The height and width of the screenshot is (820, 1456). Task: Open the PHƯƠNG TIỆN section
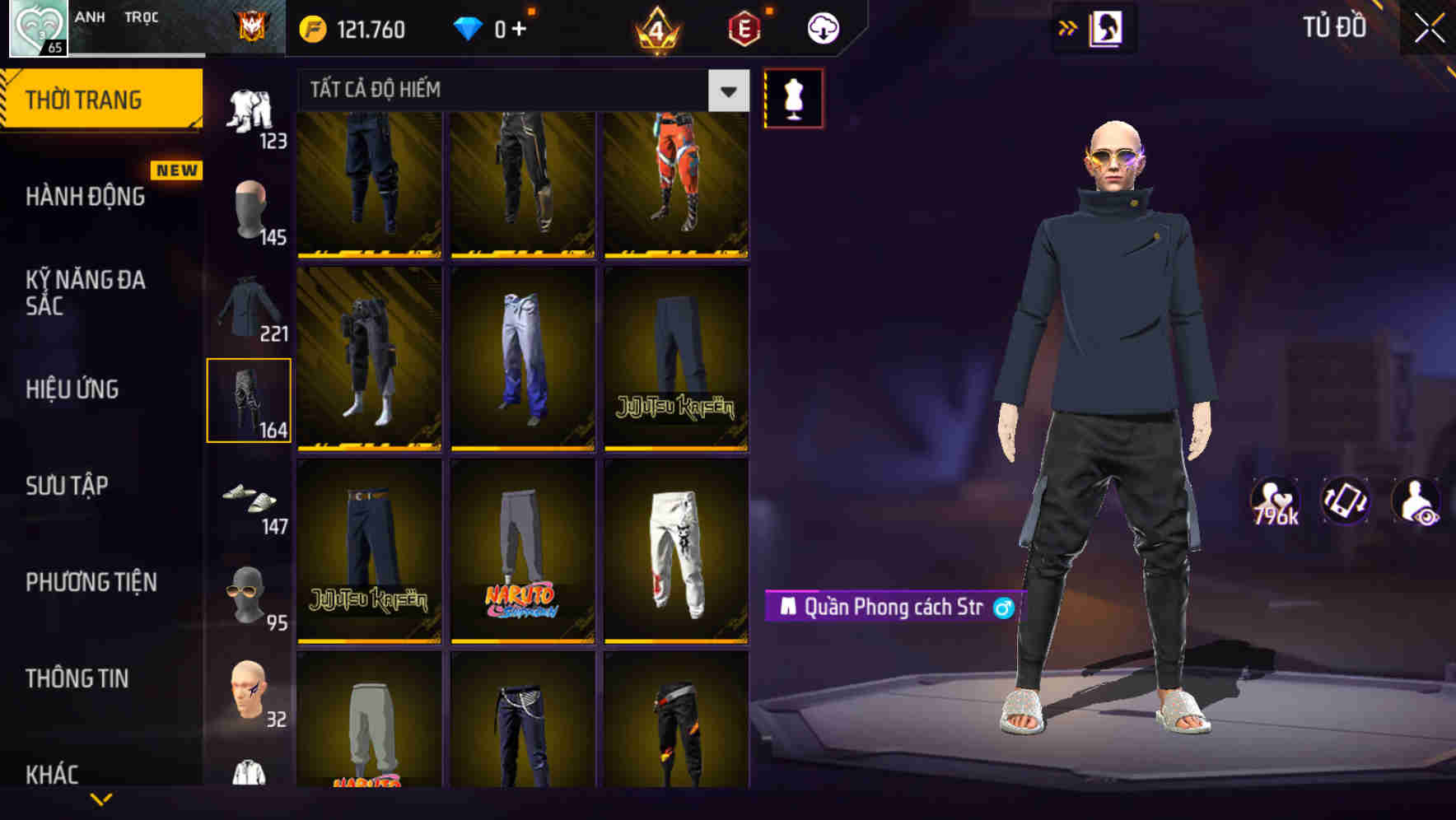(91, 582)
